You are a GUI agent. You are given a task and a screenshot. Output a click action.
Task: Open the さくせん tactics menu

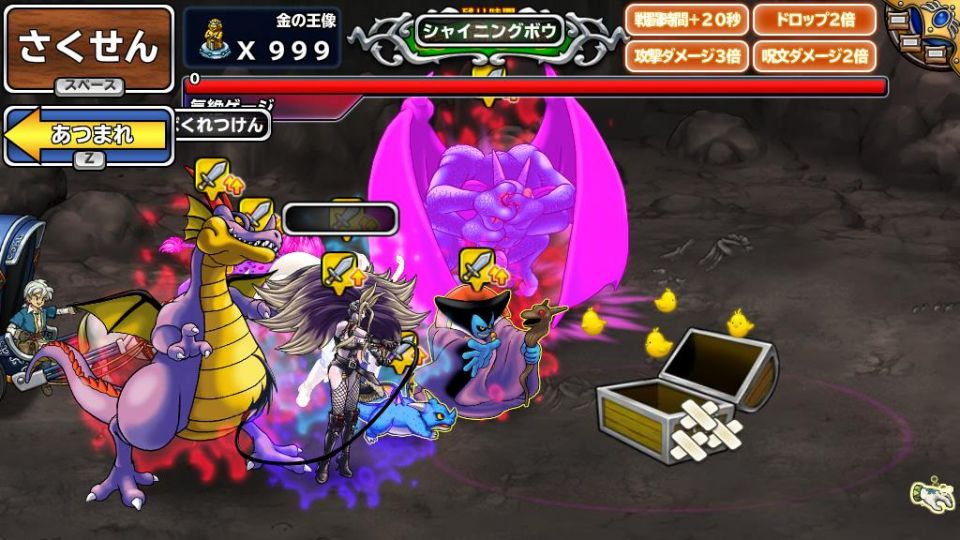88,48
